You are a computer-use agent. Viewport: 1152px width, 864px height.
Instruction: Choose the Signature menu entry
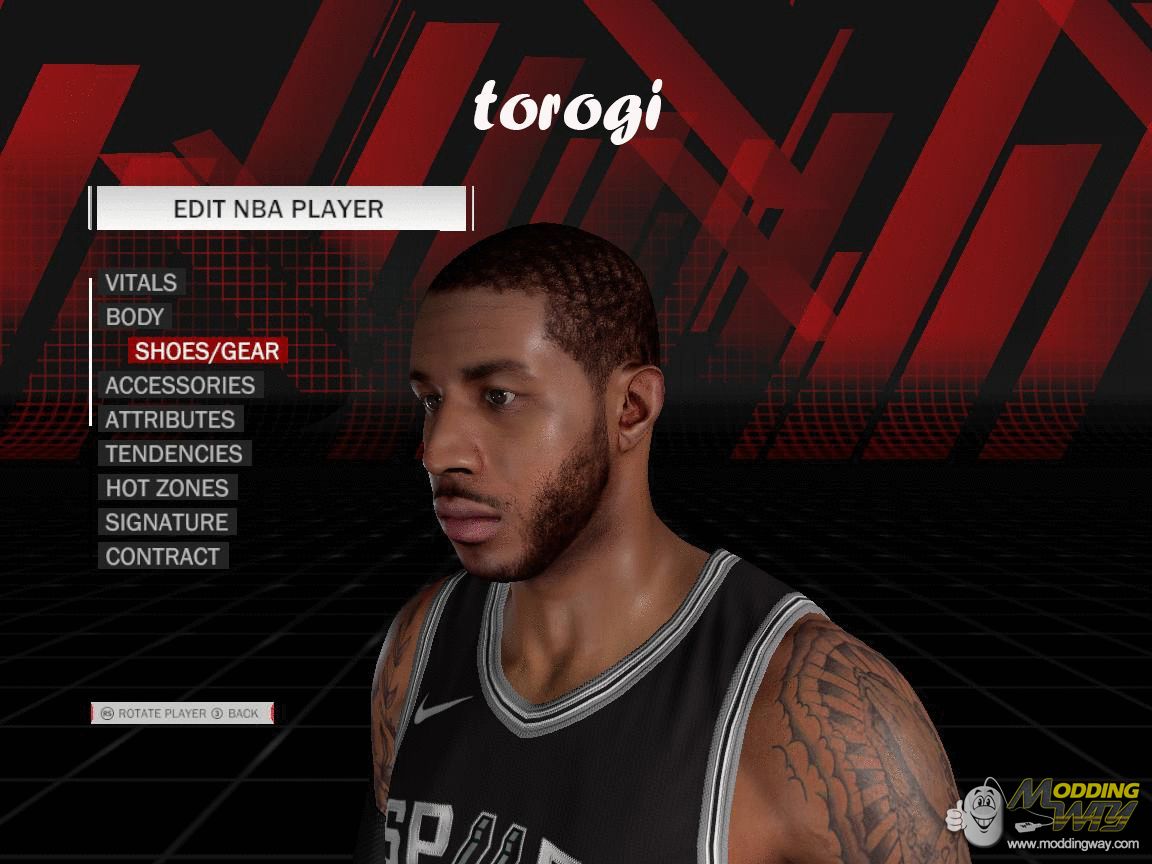(x=167, y=522)
